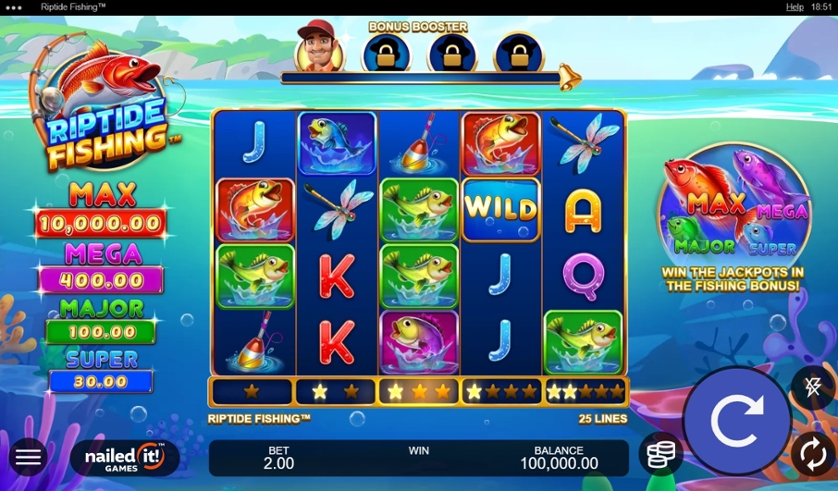Open bet settings via the coin stack icon

click(660, 455)
